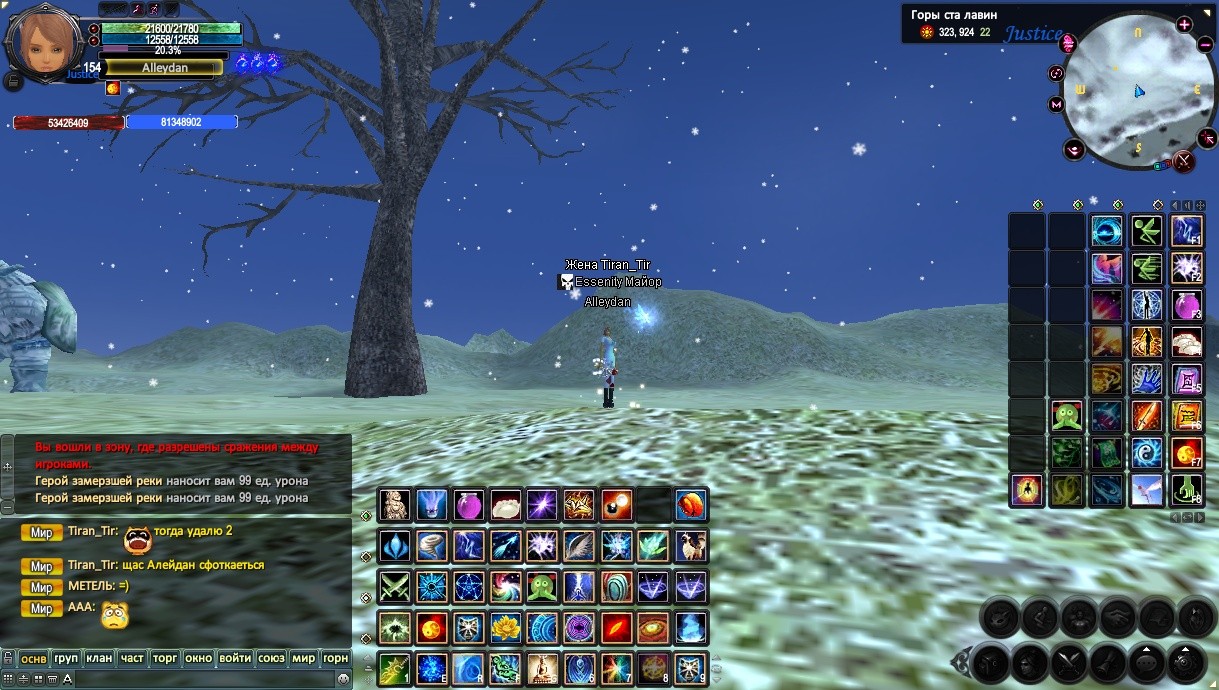This screenshot has height=690, width=1219.
Task: Select the мир chat channel tab
Action: pos(303,659)
